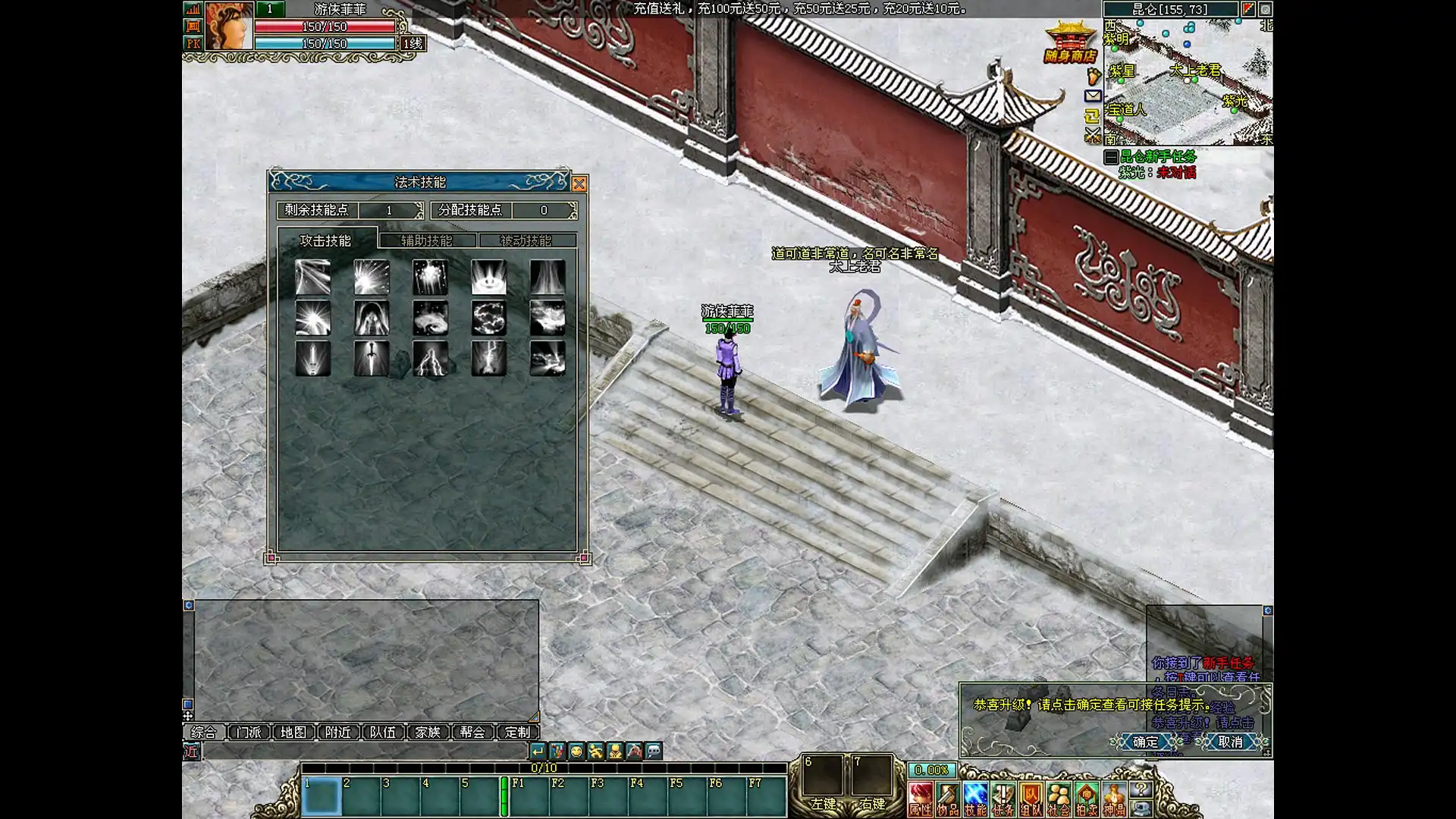This screenshot has width=1456, height=819.
Task: Switch chat to the 附近 channel
Action: pyautogui.click(x=338, y=732)
